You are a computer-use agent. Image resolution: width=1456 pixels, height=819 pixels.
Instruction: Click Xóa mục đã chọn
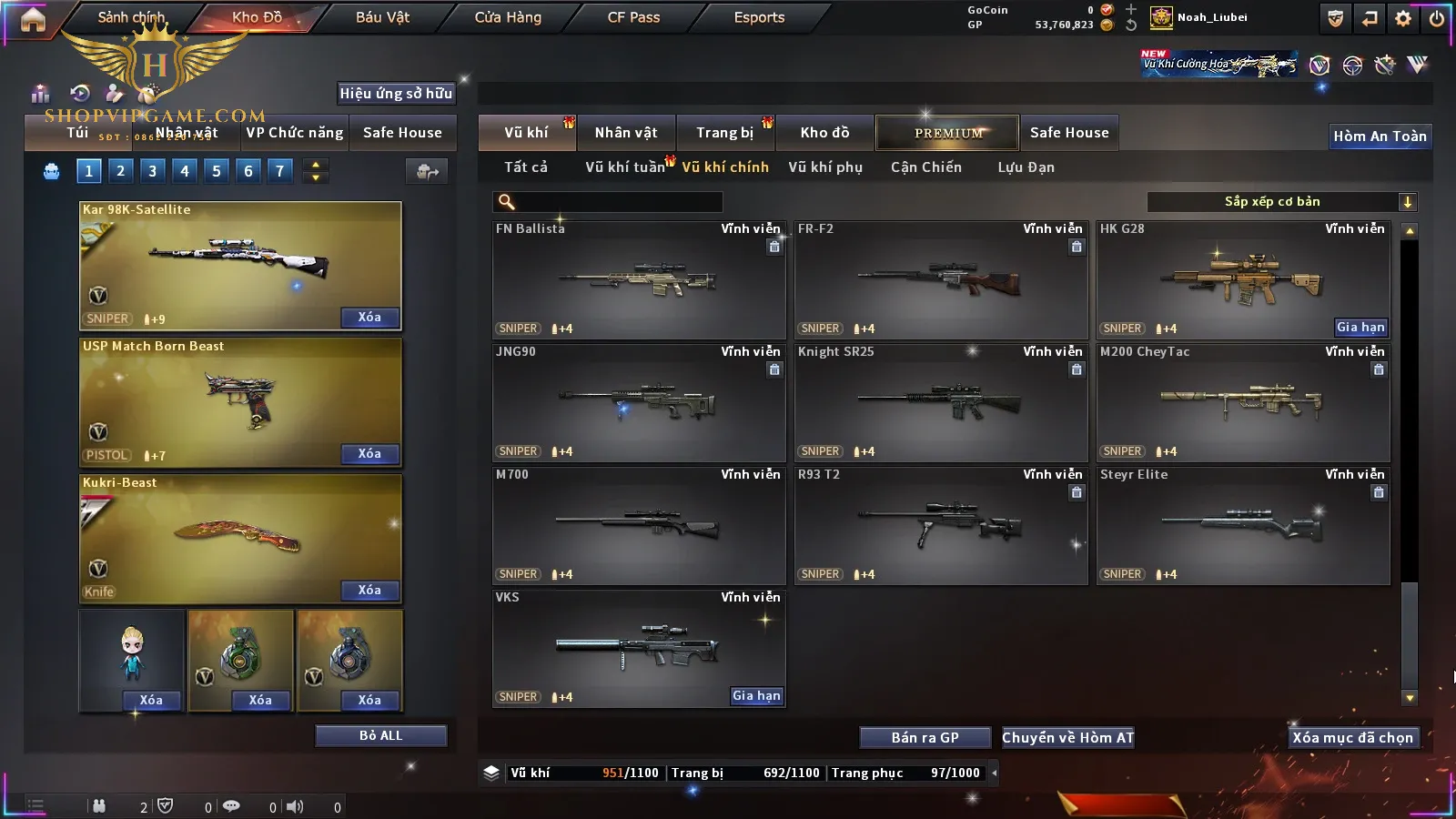(1352, 738)
